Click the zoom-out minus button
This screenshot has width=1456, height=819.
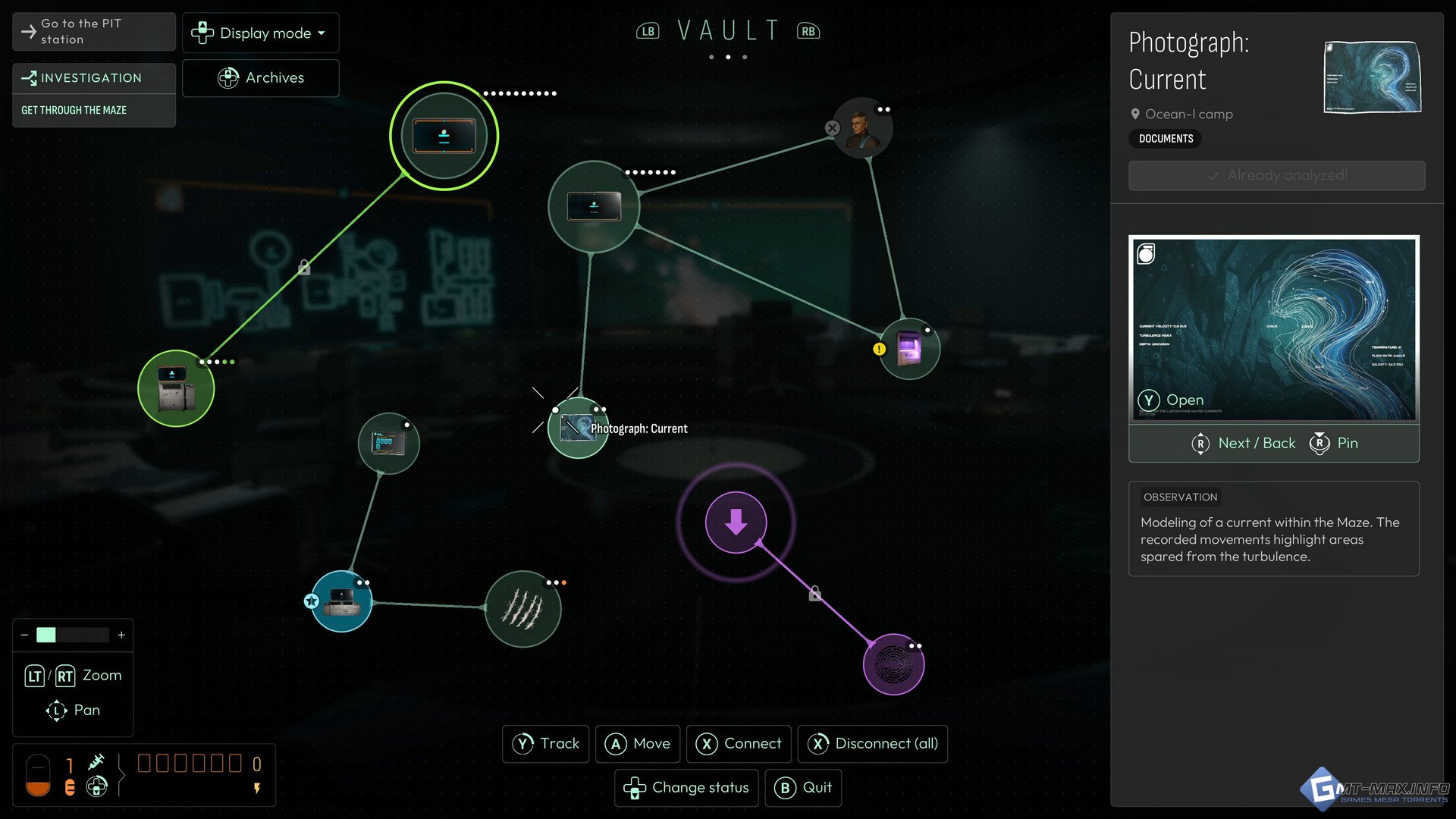click(24, 635)
